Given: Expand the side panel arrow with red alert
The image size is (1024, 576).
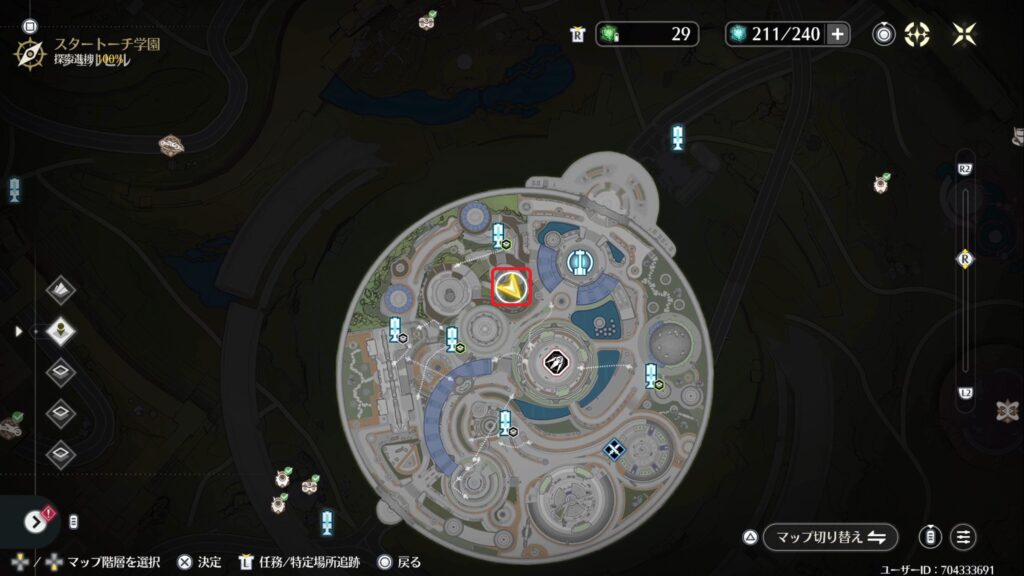Looking at the screenshot, I should (37, 521).
